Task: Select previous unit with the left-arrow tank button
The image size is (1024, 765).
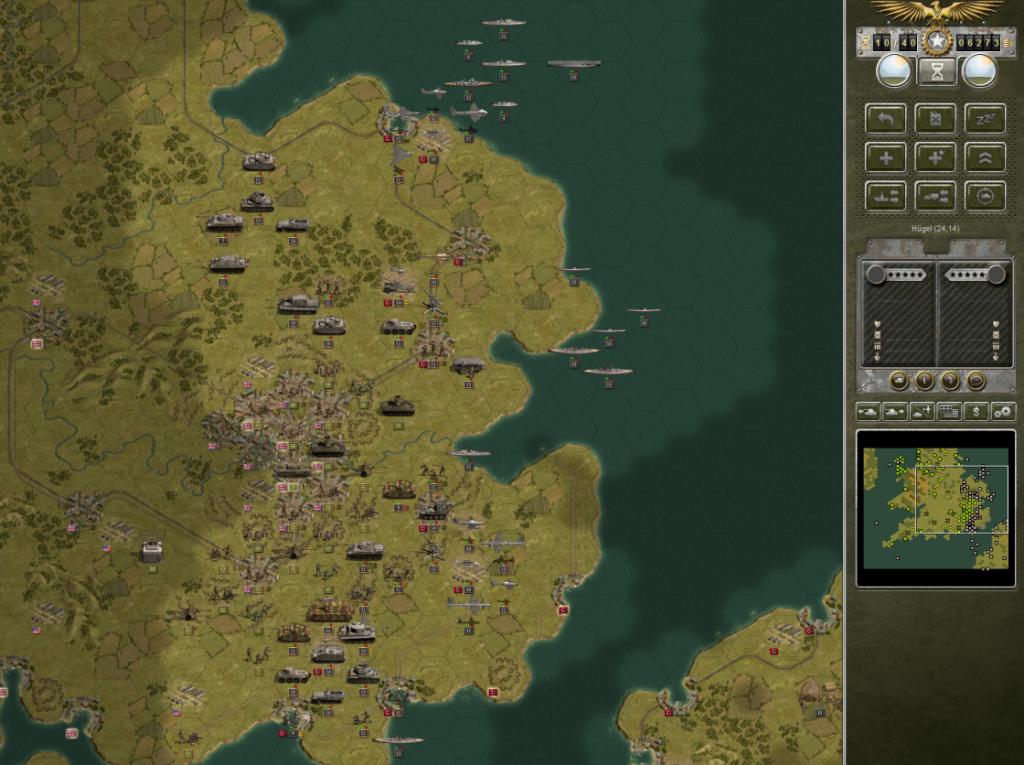Action: (868, 411)
